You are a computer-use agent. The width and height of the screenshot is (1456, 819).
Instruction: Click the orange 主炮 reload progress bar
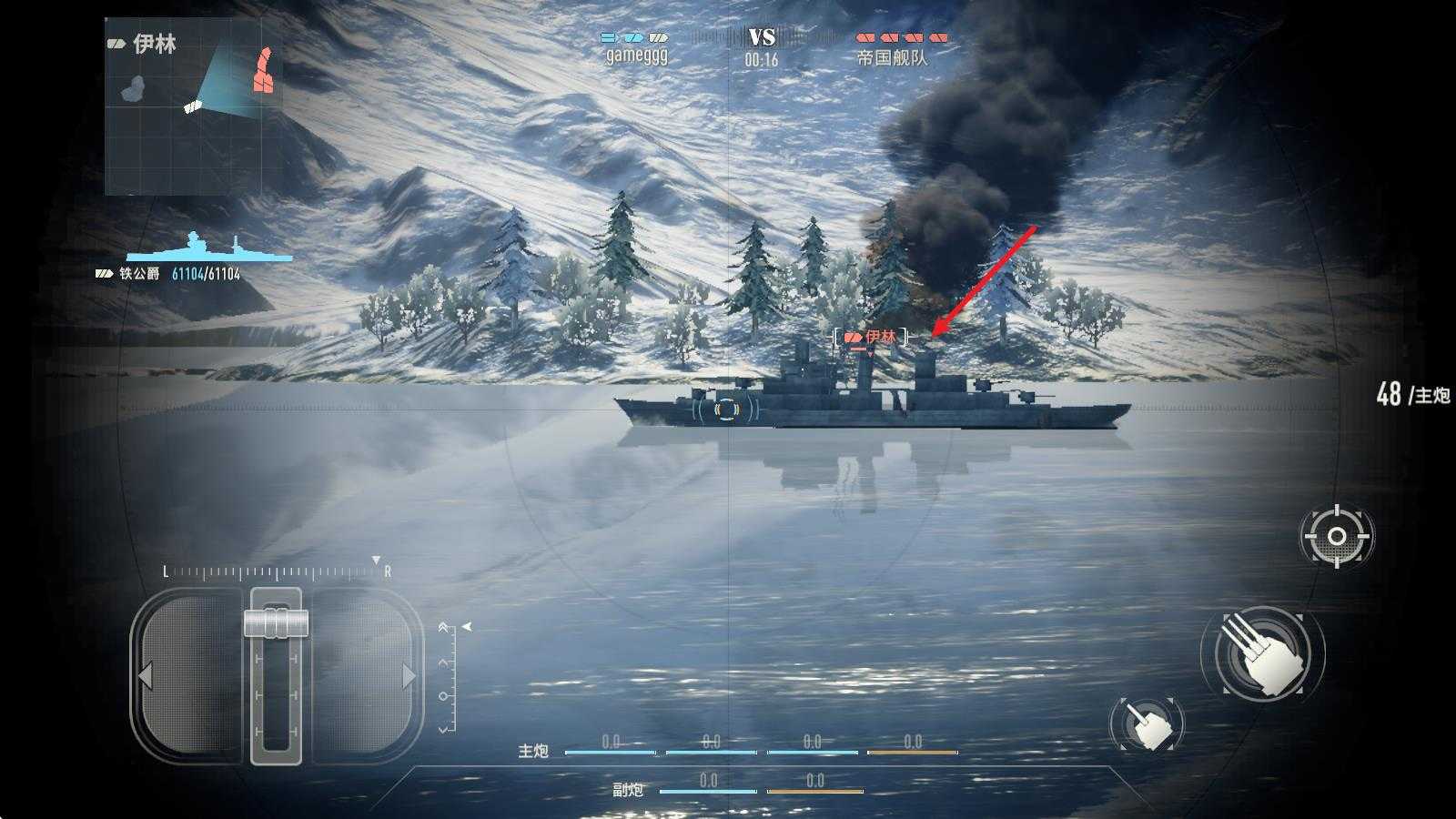[913, 753]
